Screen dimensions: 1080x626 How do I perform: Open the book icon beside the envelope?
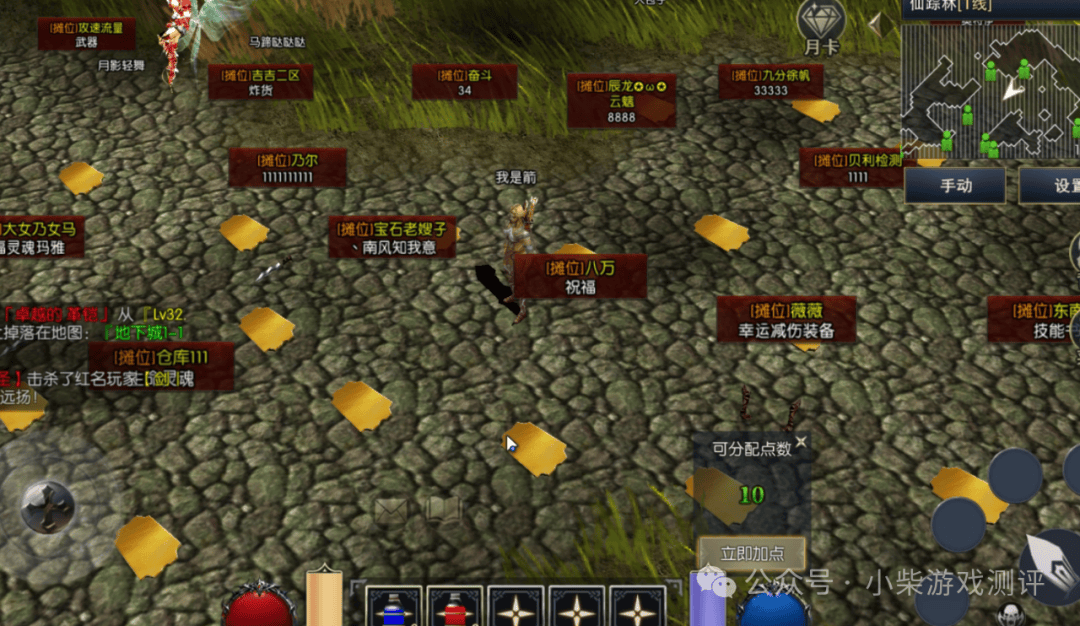coord(444,510)
